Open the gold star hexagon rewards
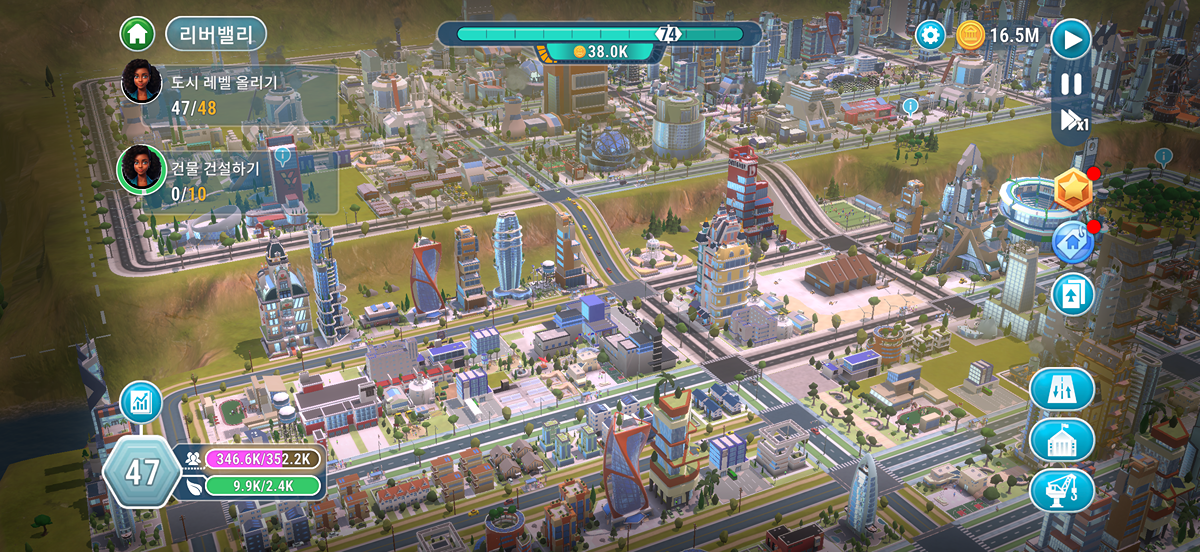This screenshot has width=1200, height=552. [x=1073, y=190]
